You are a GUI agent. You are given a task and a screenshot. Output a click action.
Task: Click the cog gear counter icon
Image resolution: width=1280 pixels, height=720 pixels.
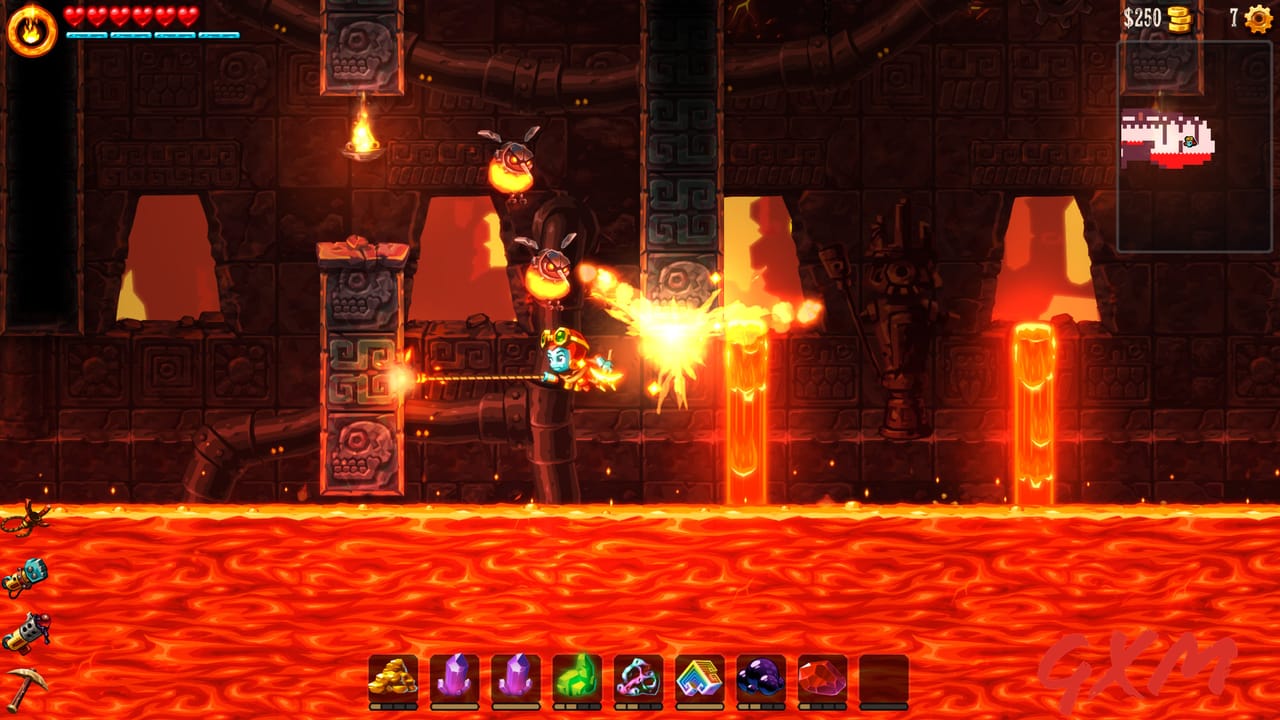pos(1258,17)
